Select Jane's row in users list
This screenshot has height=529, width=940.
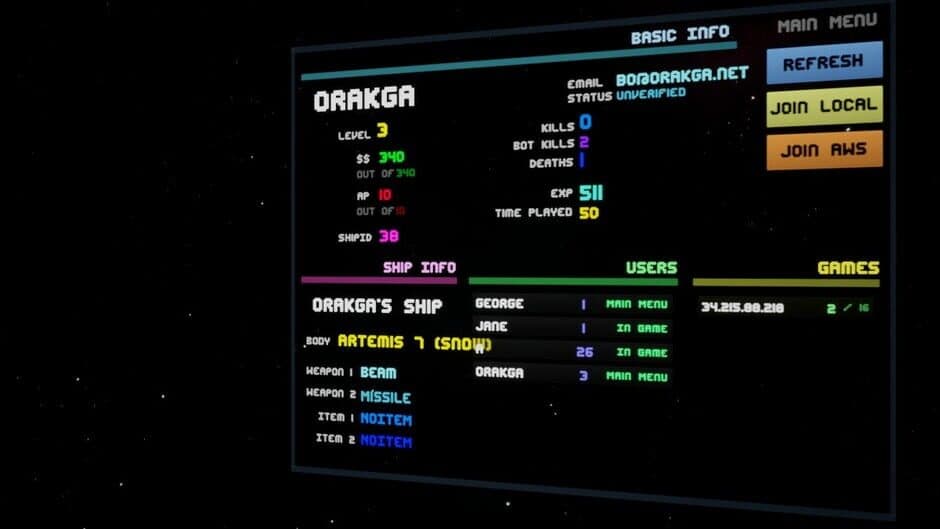click(x=570, y=327)
